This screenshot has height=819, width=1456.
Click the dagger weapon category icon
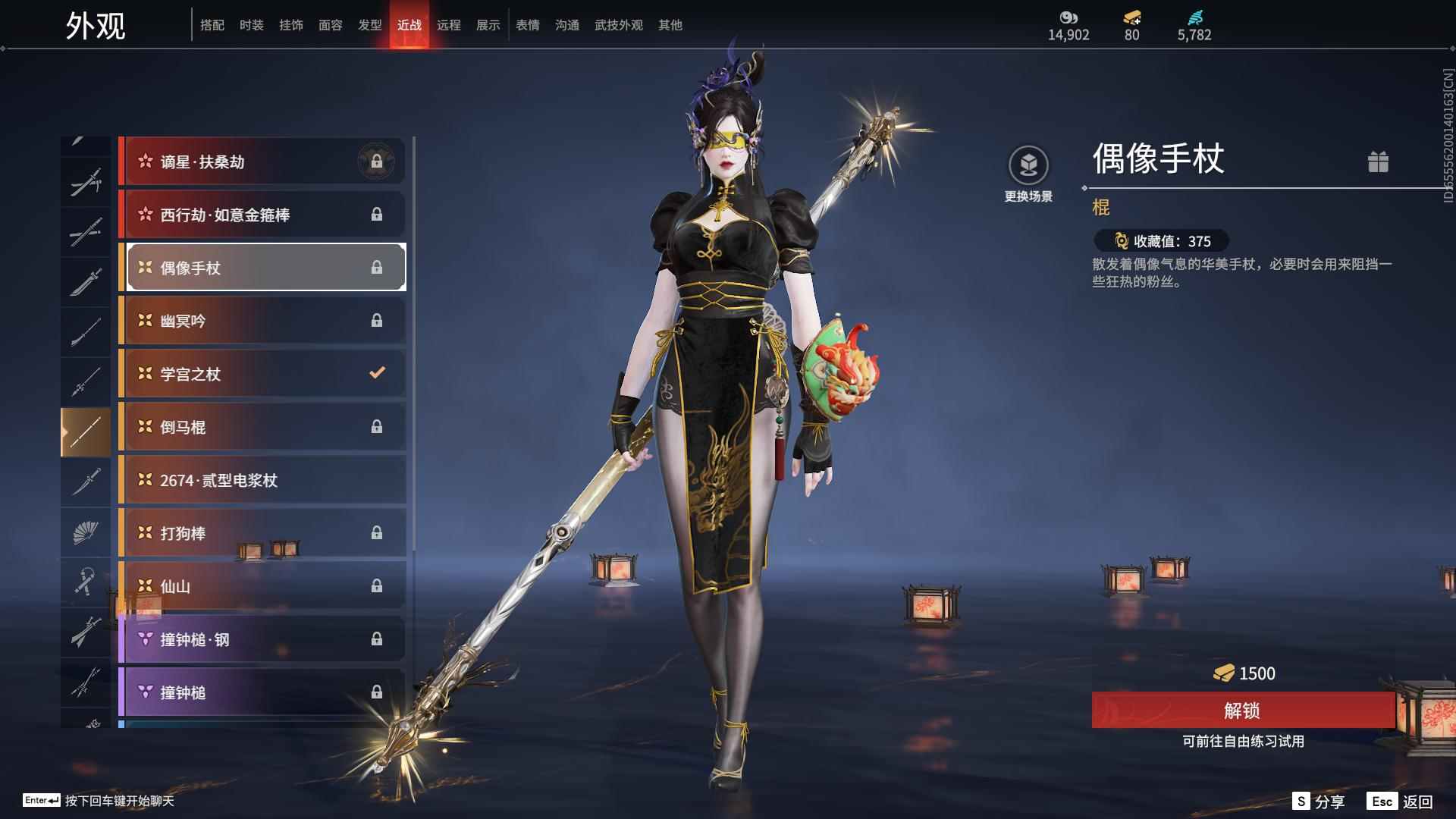(x=86, y=482)
